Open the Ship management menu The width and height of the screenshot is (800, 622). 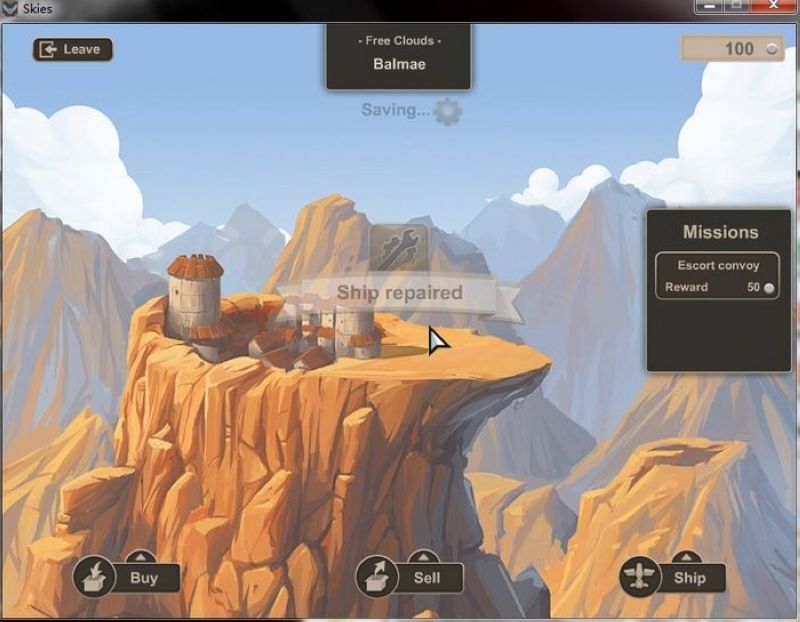tap(672, 577)
